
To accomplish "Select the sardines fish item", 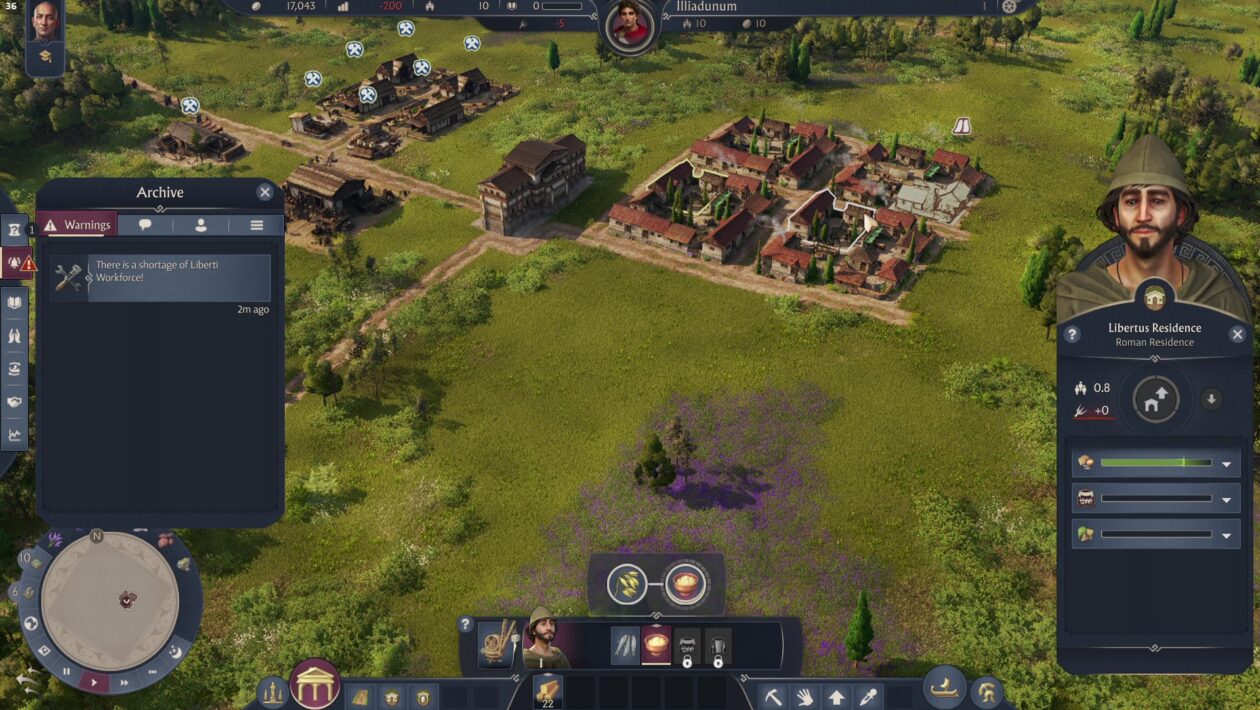I will (x=626, y=646).
